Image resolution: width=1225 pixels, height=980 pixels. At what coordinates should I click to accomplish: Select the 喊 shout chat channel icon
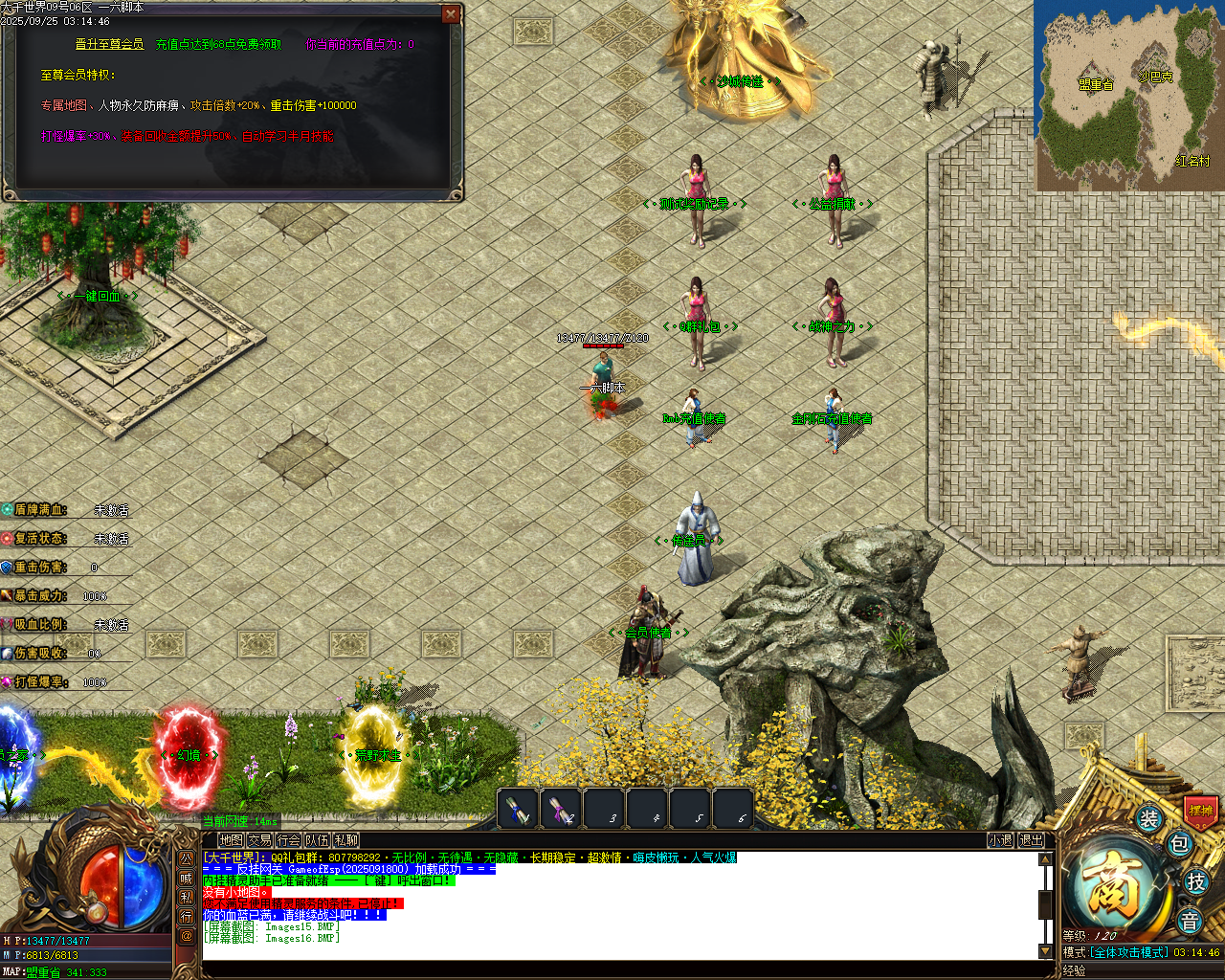coord(187,879)
